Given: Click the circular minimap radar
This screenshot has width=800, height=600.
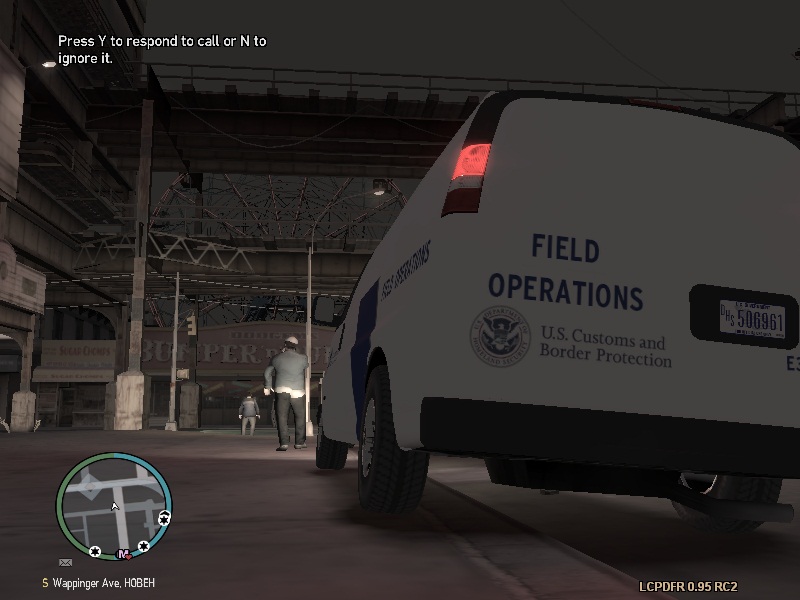Looking at the screenshot, I should pyautogui.click(x=113, y=506).
